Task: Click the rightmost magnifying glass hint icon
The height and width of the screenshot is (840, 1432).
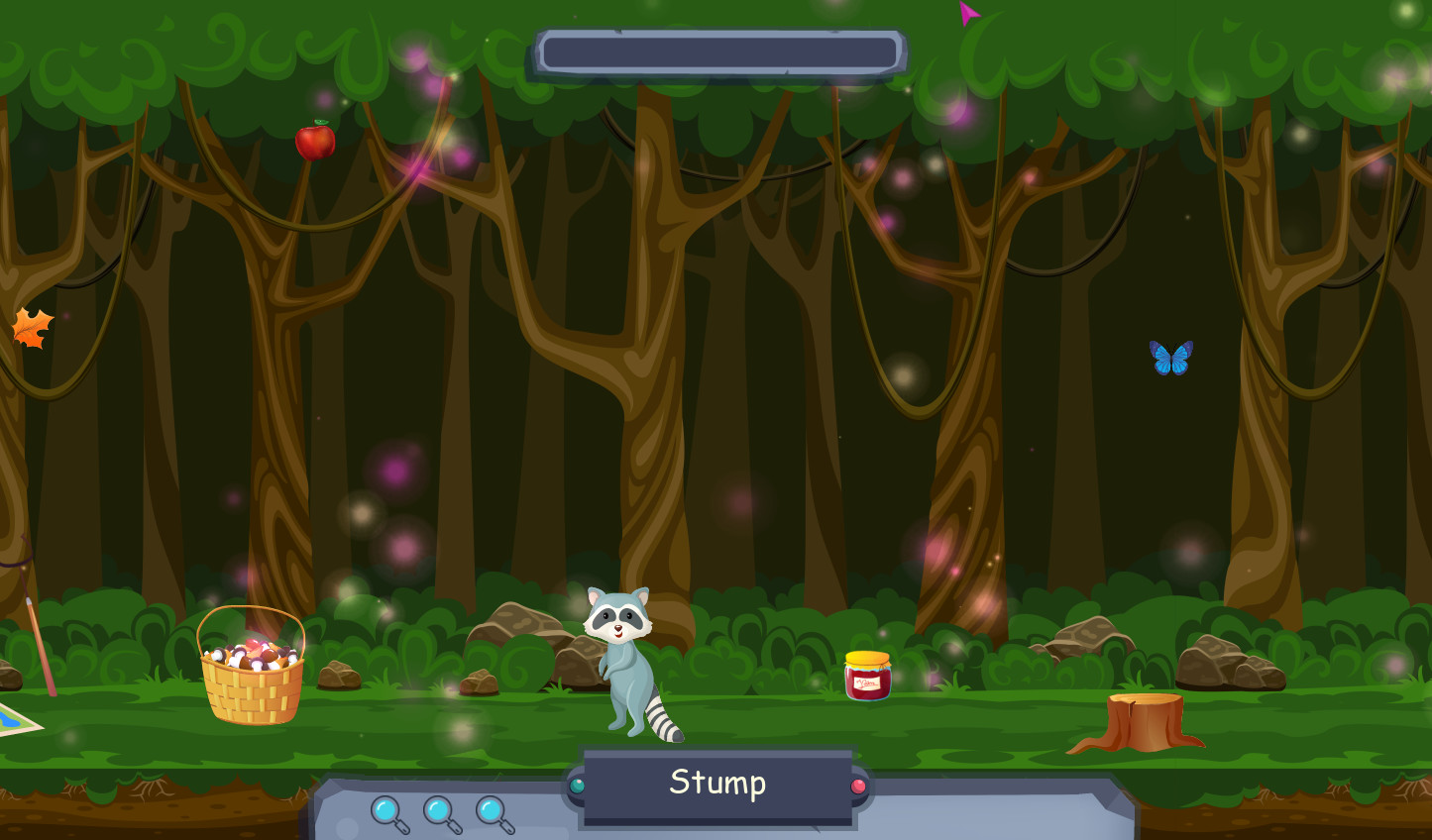Action: click(492, 813)
